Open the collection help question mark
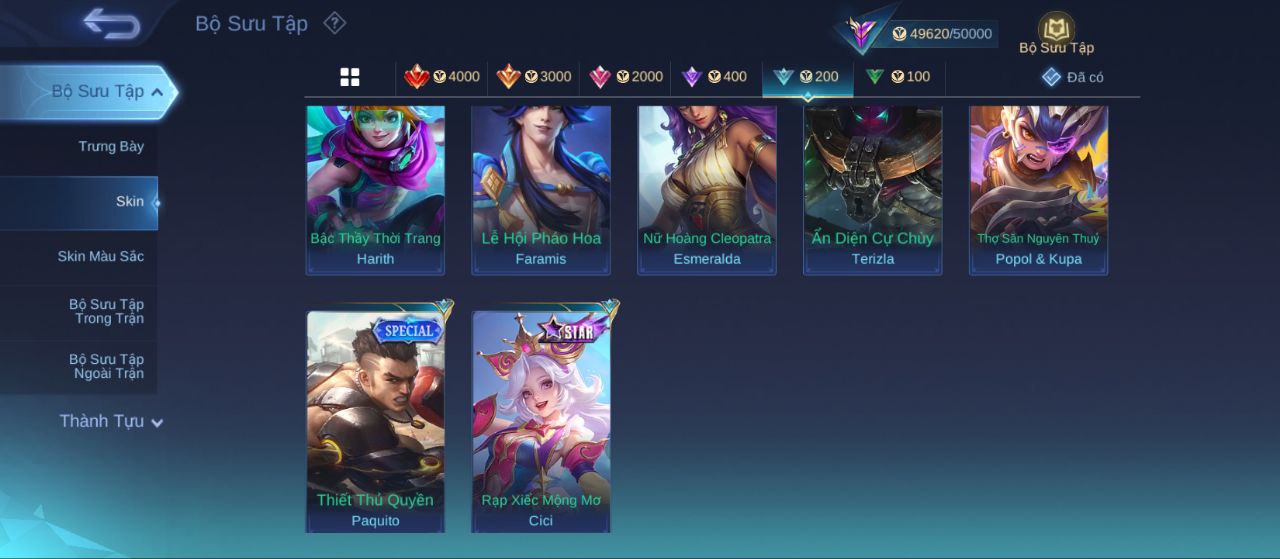The width and height of the screenshot is (1280, 559). 335,23
